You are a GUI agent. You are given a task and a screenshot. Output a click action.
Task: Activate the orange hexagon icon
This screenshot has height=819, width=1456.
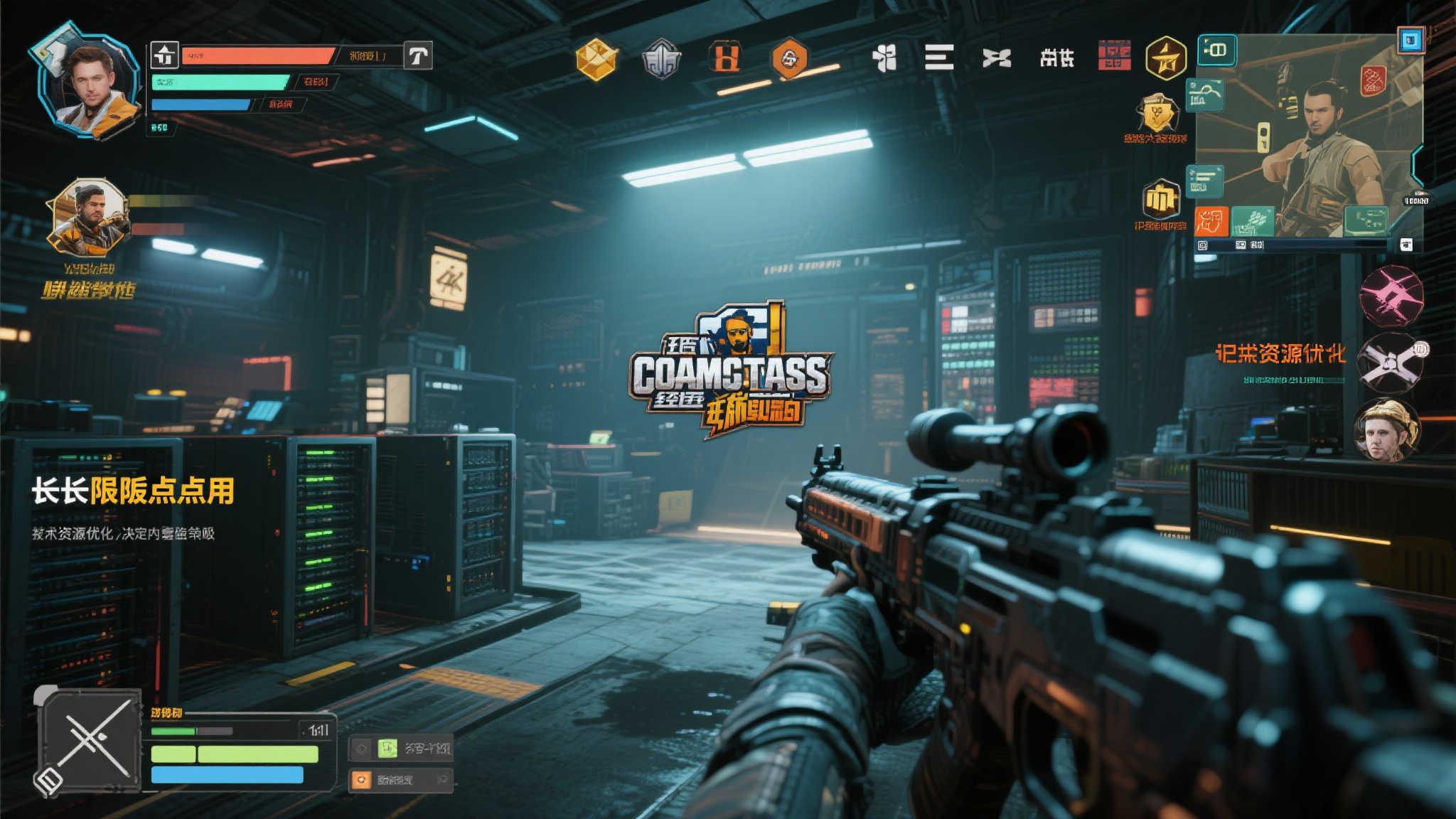pos(789,58)
